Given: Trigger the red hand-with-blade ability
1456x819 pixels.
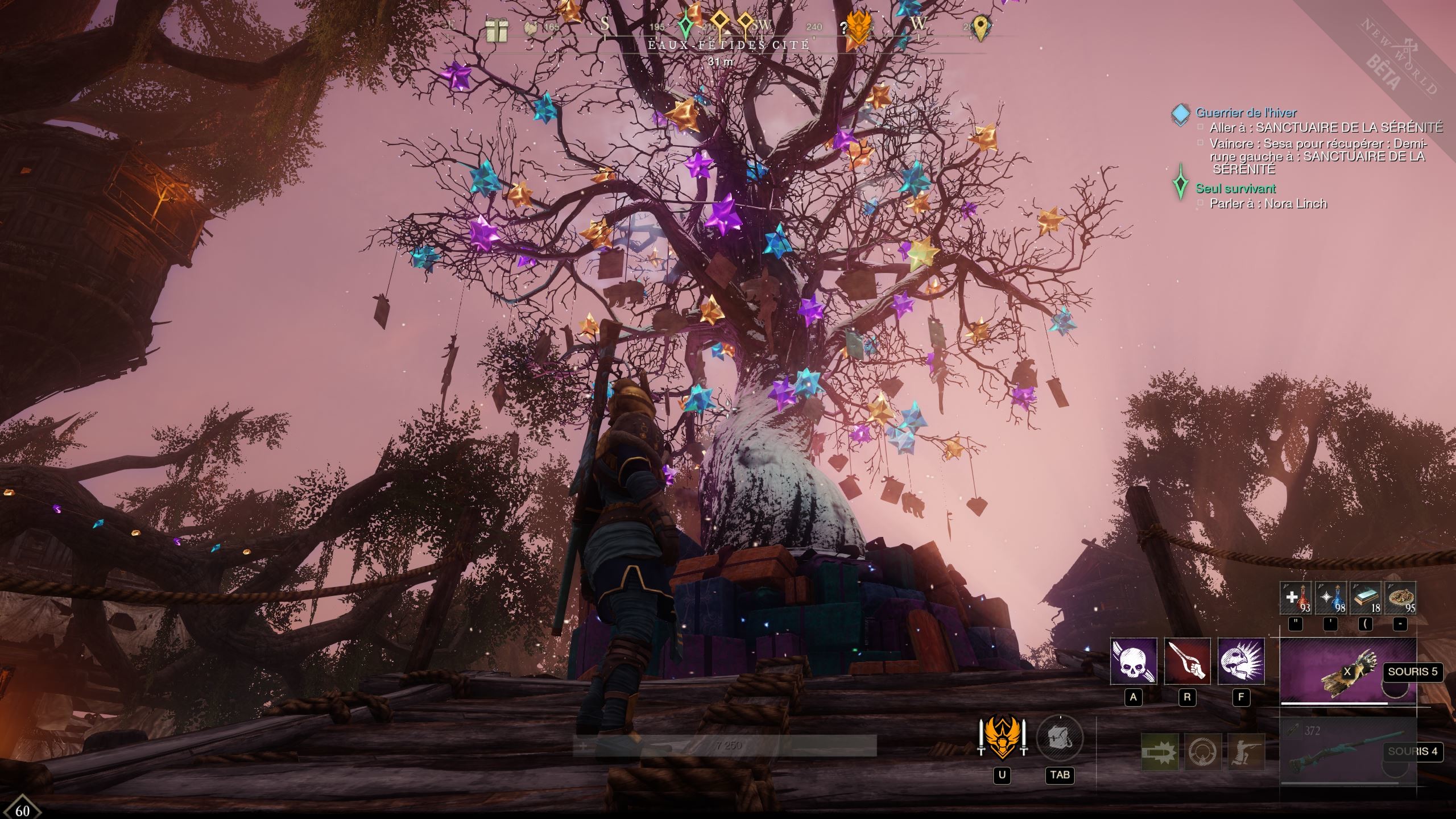Looking at the screenshot, I should point(1187,661).
